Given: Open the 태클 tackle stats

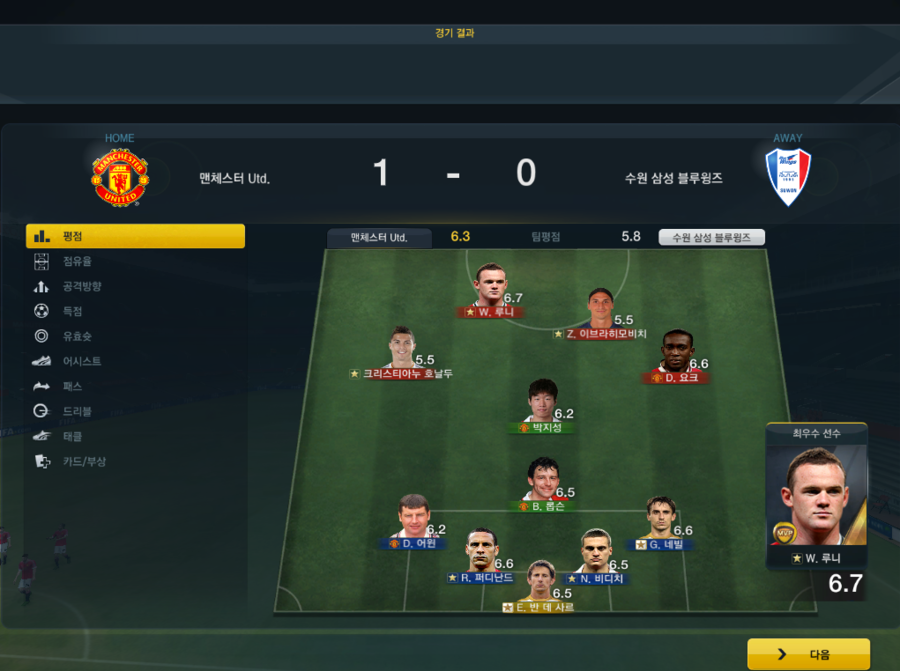Looking at the screenshot, I should tap(71, 436).
